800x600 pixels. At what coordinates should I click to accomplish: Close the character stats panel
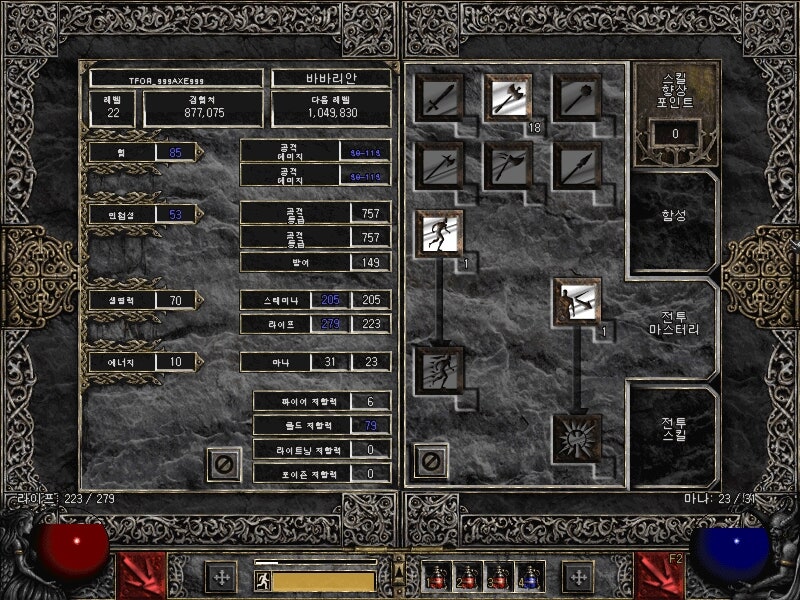point(224,464)
